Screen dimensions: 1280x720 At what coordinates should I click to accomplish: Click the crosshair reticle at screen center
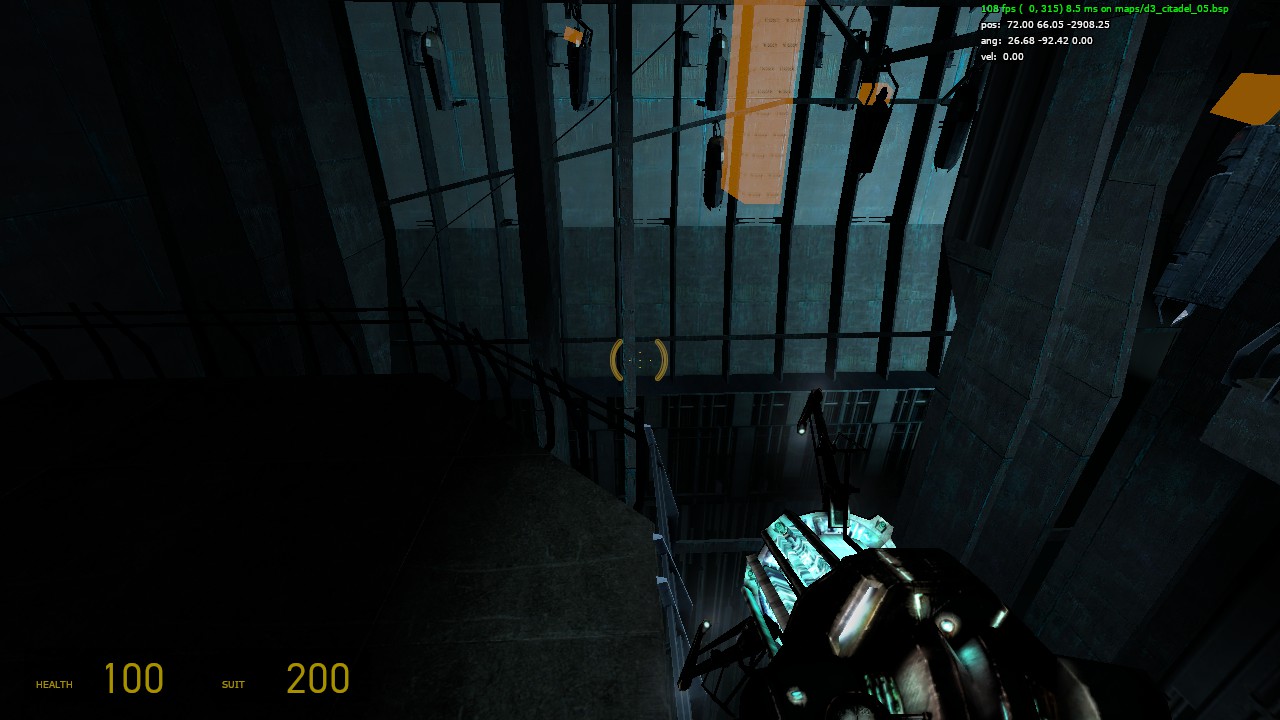point(639,359)
